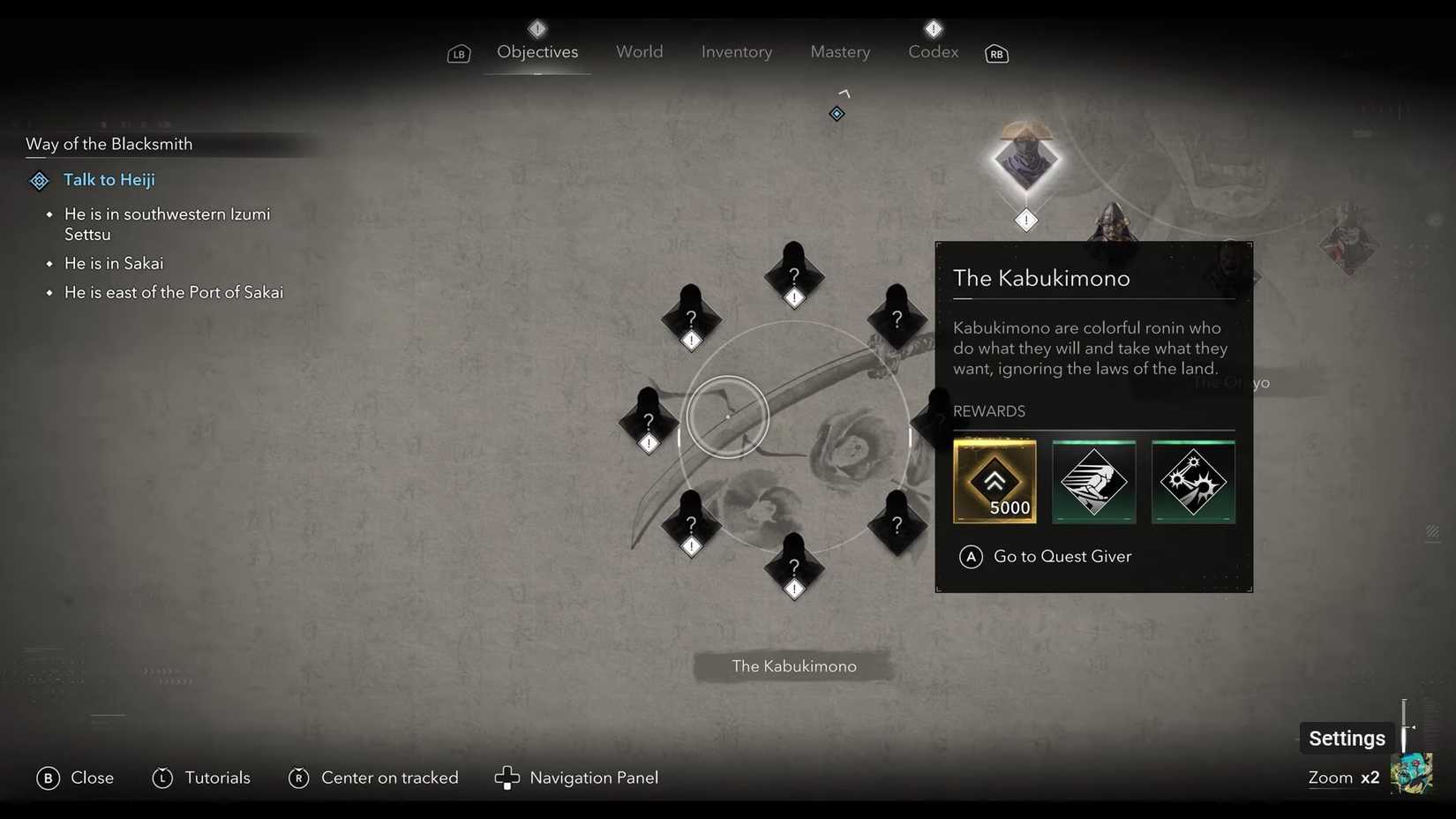This screenshot has height=819, width=1456.
Task: Click the character portrait thumbnail
Action: click(1413, 773)
